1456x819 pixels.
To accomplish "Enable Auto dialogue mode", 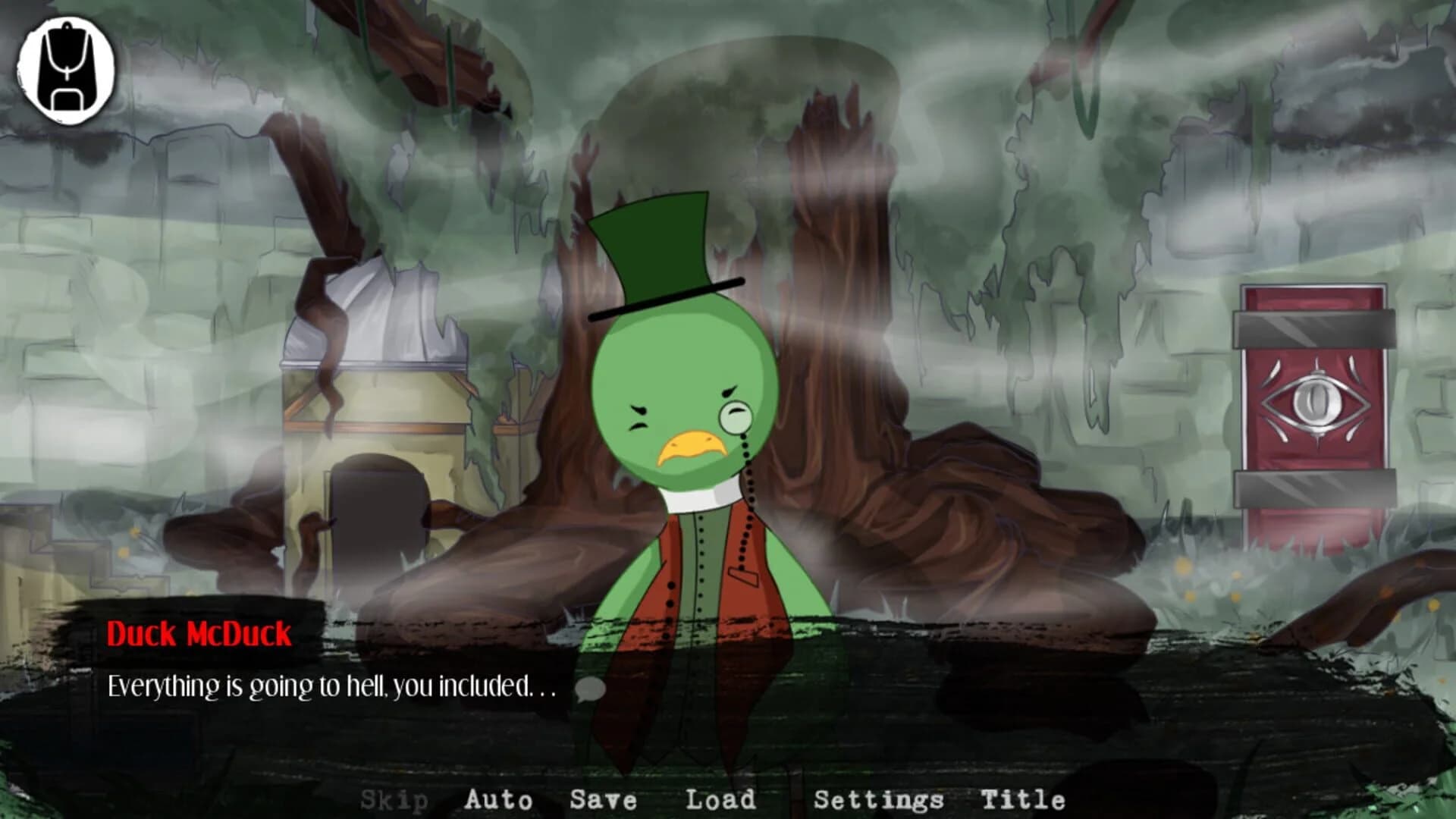I will point(498,799).
